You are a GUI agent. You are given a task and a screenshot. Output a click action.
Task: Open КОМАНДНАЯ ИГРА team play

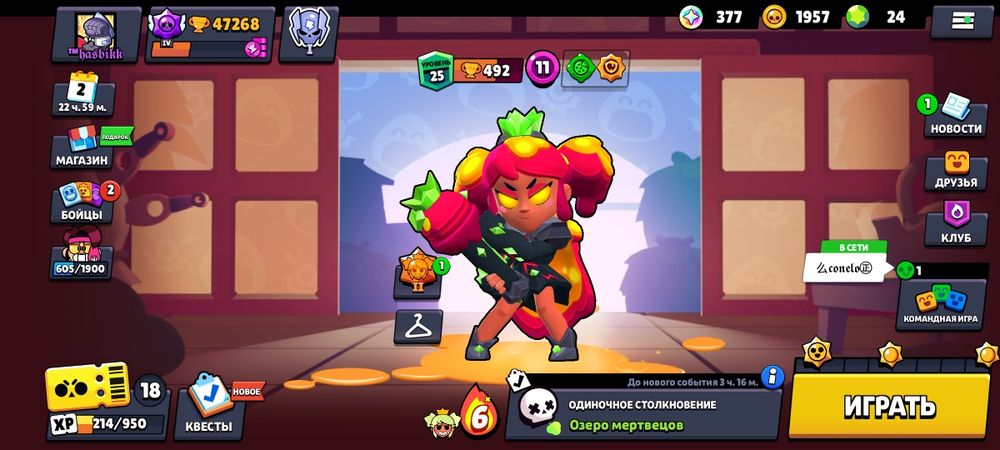(940, 304)
